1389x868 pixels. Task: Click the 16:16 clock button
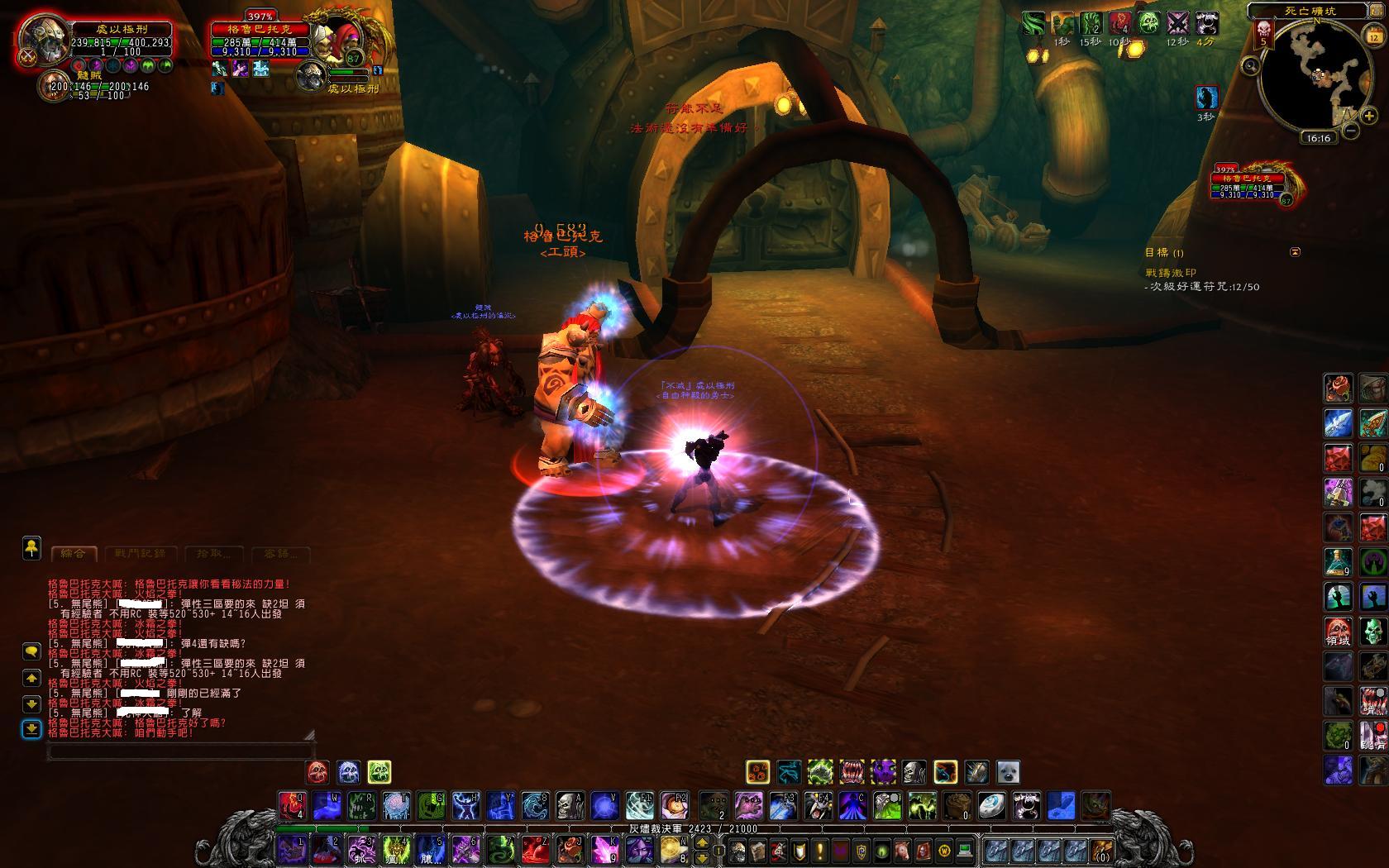[x=1318, y=138]
